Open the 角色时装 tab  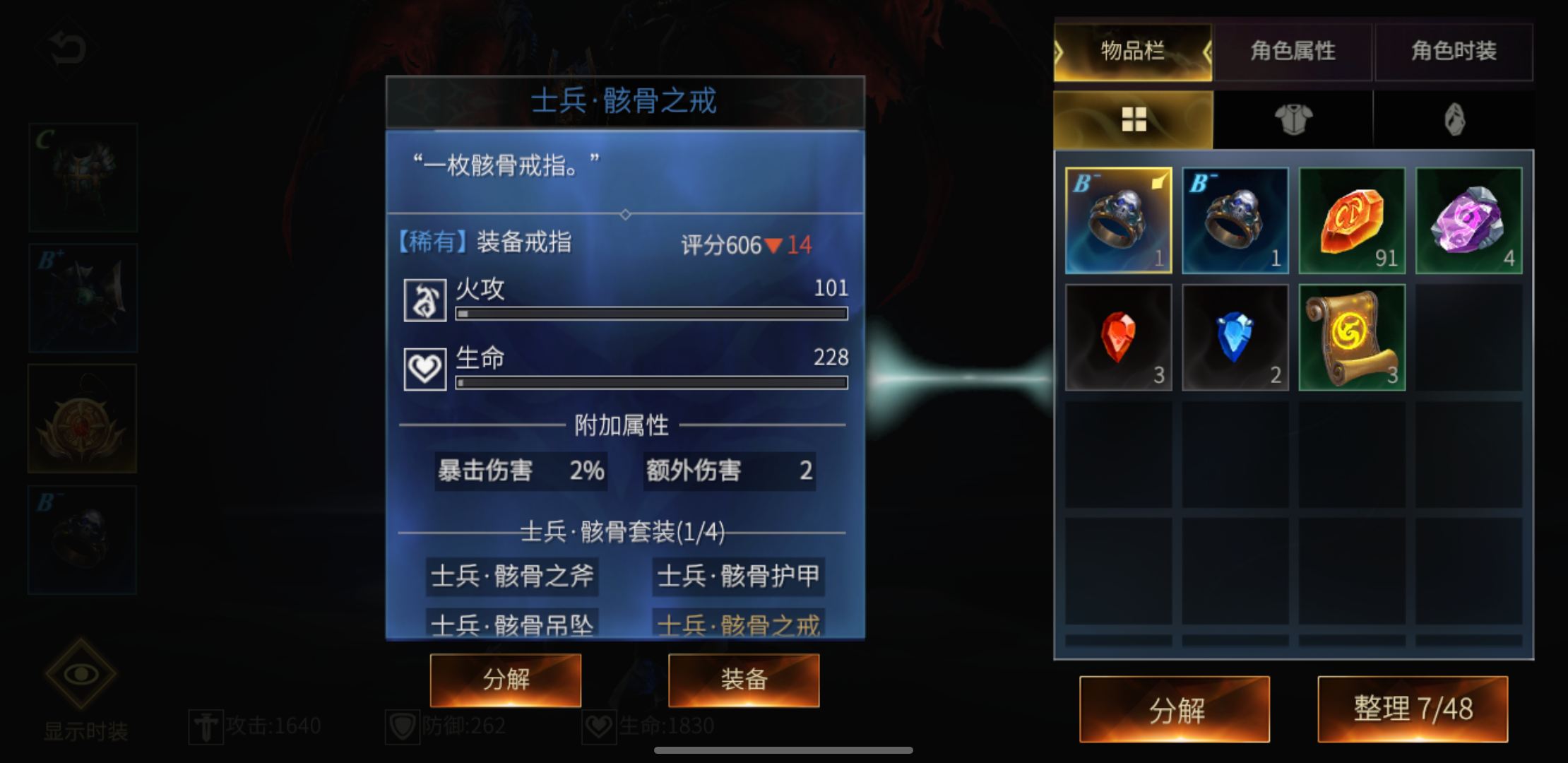tap(1454, 52)
